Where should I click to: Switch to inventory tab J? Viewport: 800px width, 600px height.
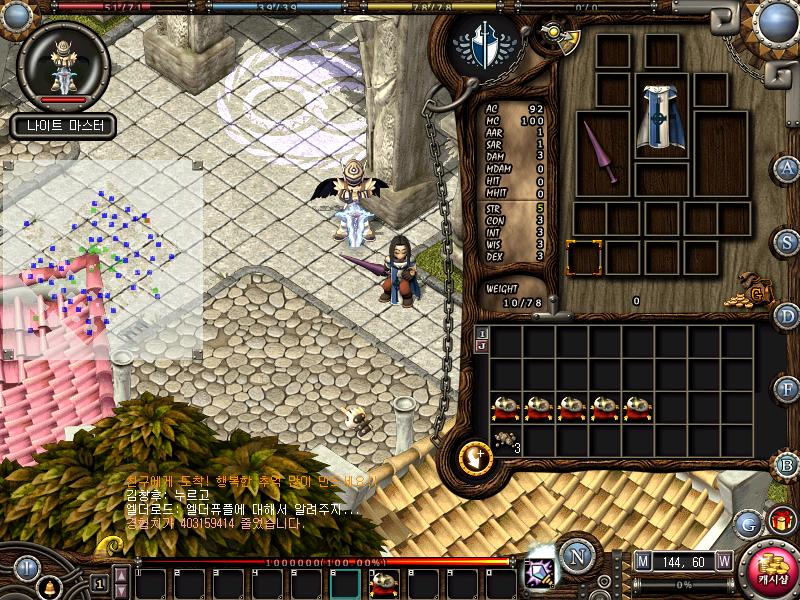point(482,346)
